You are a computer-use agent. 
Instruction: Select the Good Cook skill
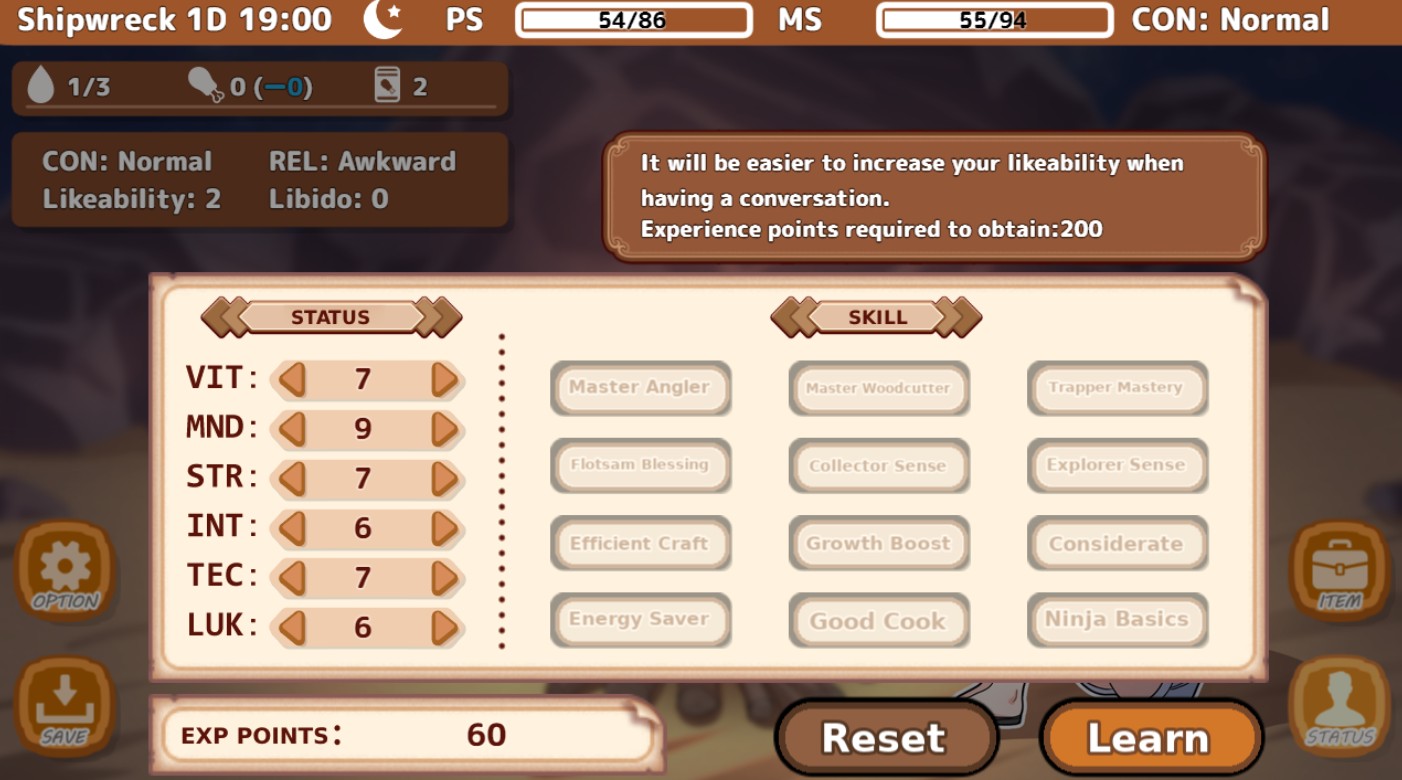[x=878, y=621]
